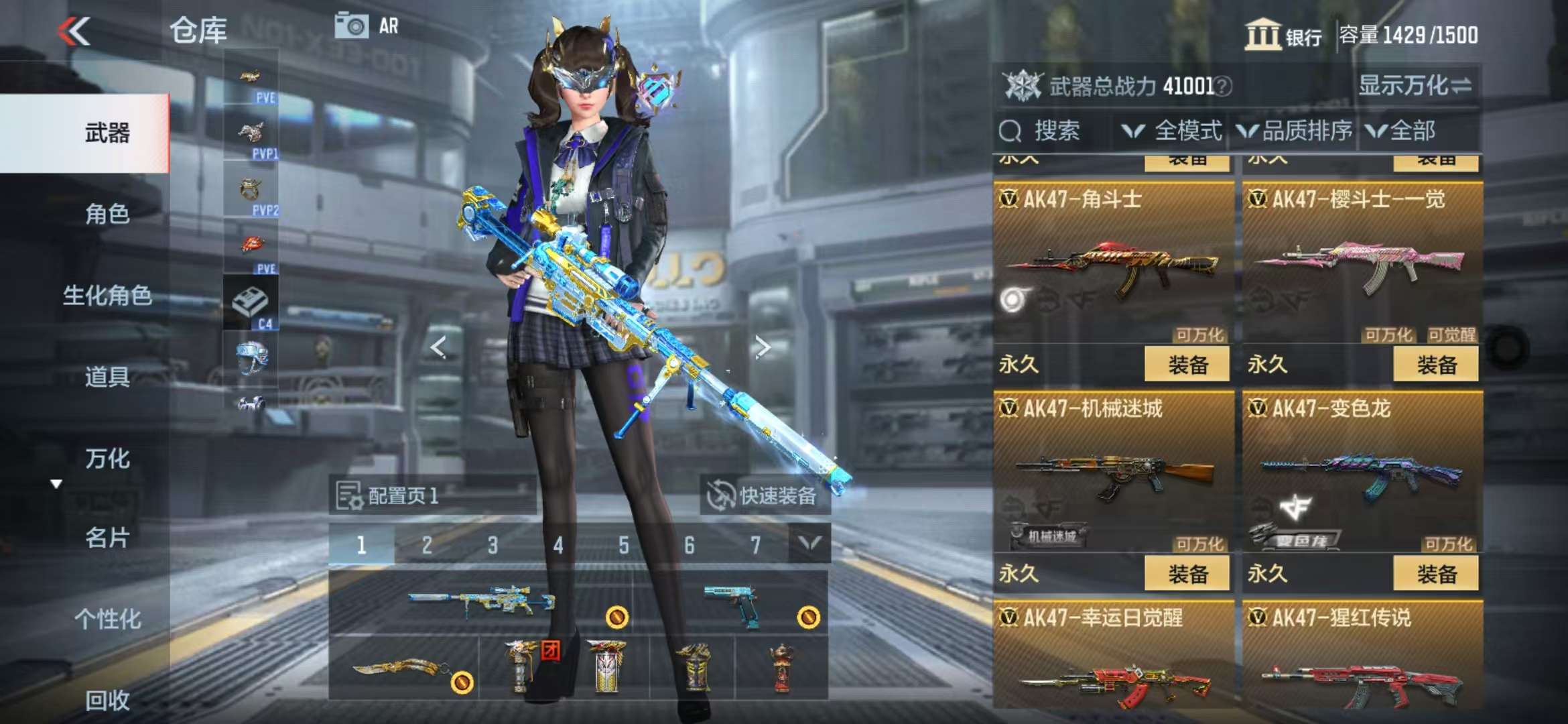The image size is (1568, 724).
Task: Select the 道具 tab
Action: point(107,377)
